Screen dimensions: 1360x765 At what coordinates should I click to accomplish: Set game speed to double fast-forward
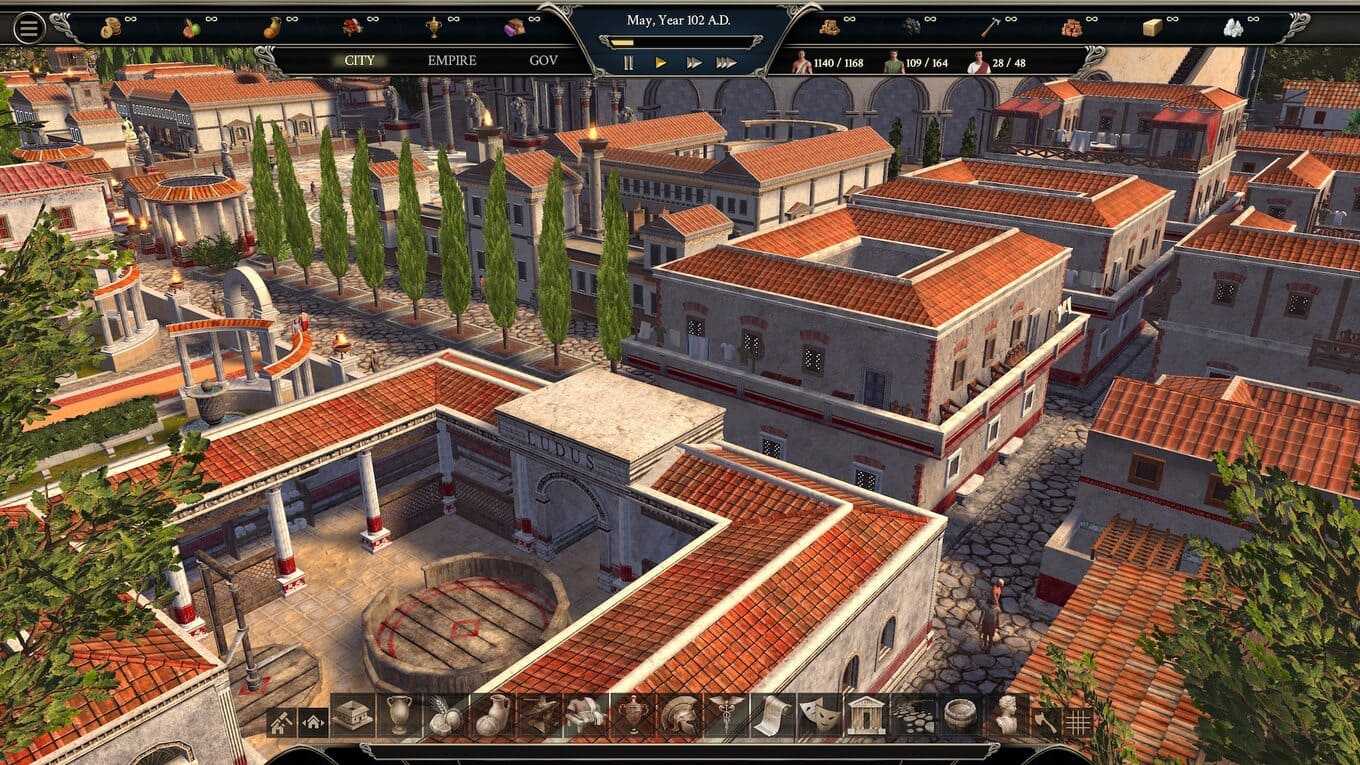click(693, 63)
